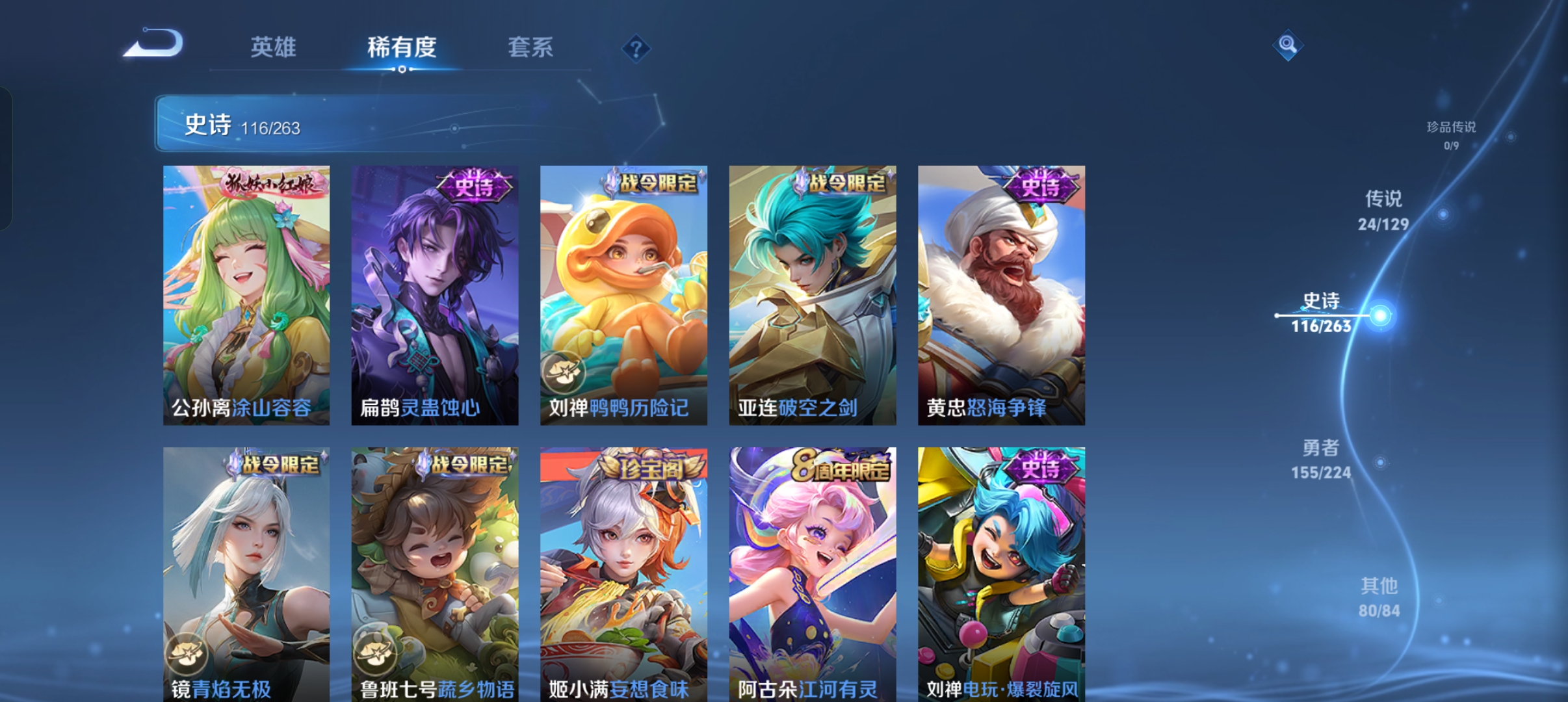The height and width of the screenshot is (702, 1568).
Task: Jump to 珍品传说 rarity section
Action: (1451, 135)
